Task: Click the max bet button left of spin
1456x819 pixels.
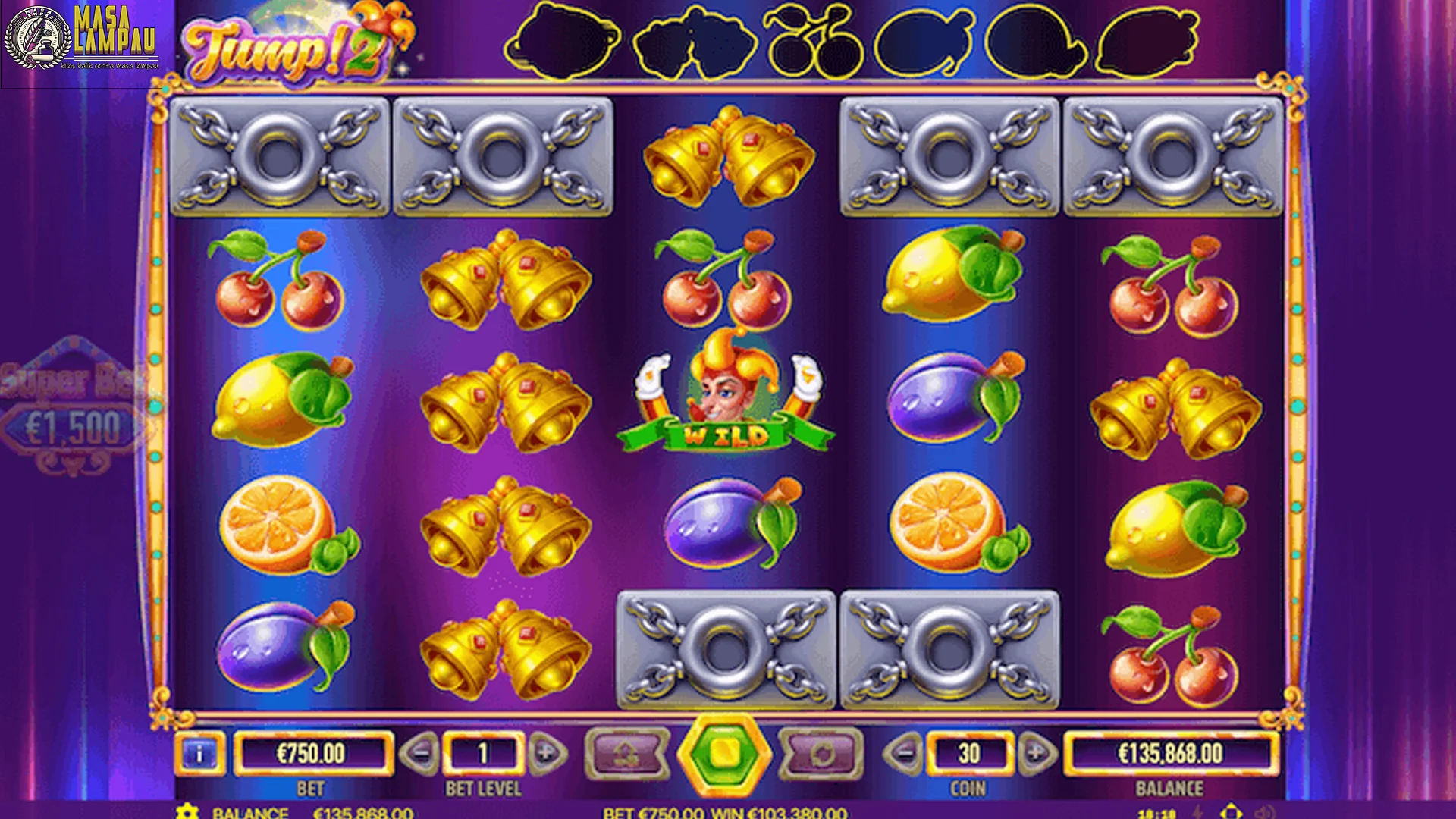Action: coord(628,754)
